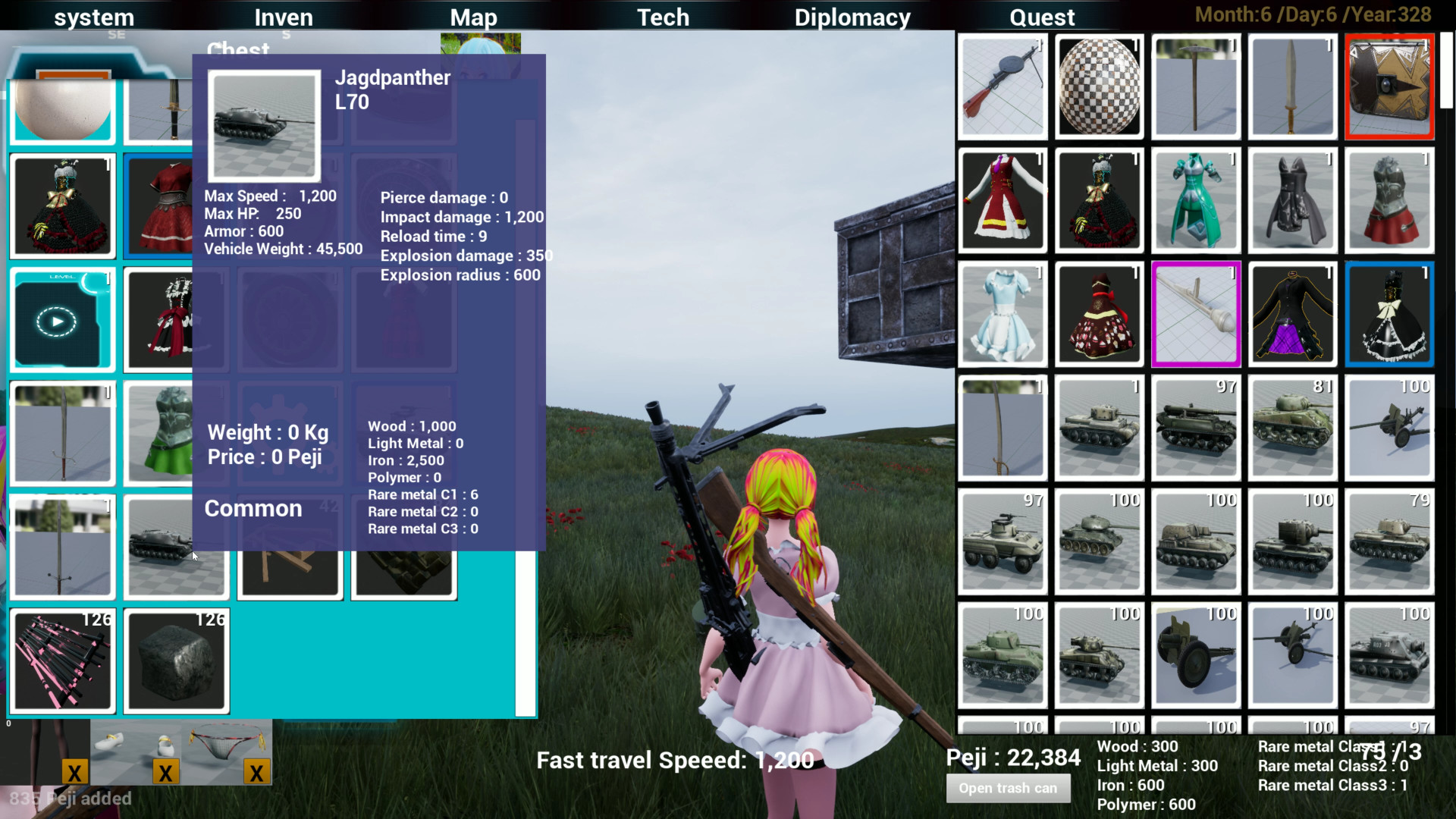The height and width of the screenshot is (819, 1456).
Task: Remove the equipped underwear item with X
Action: (256, 773)
